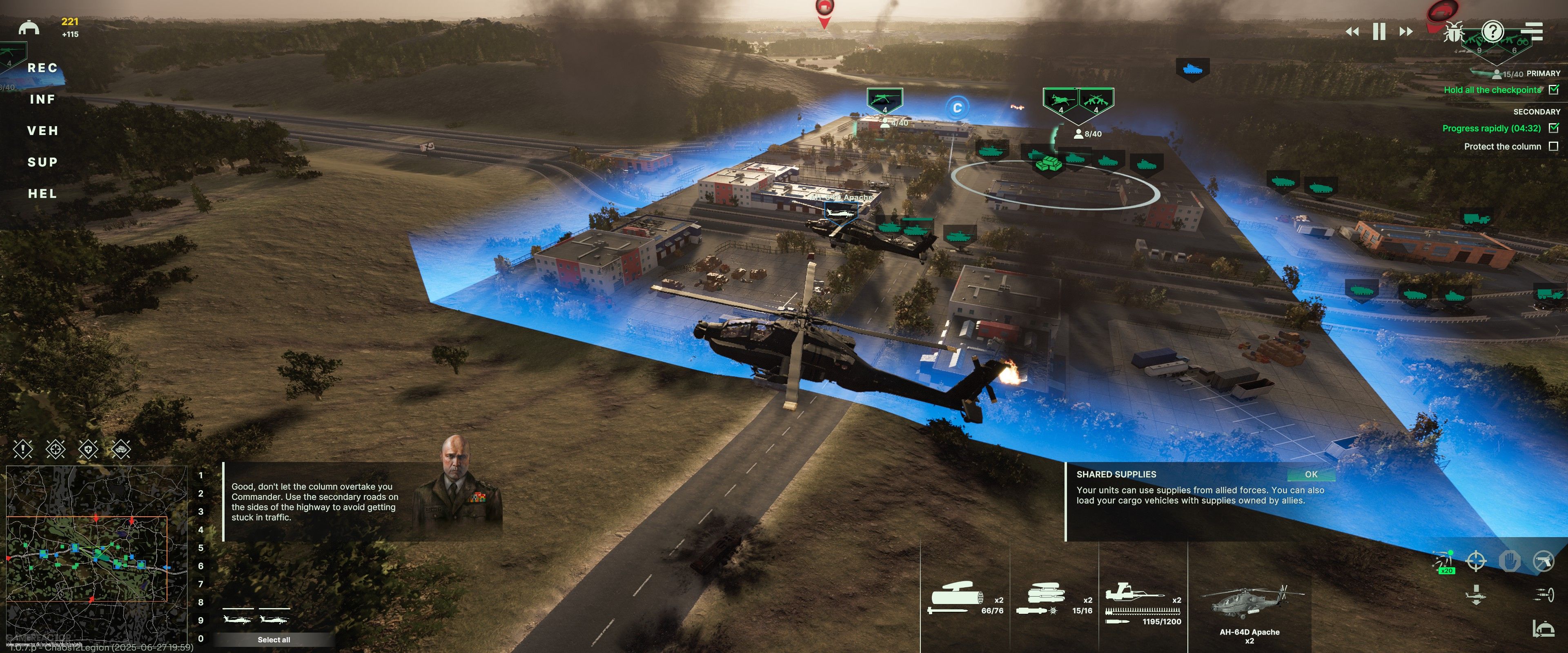Click the Select all units button

click(274, 640)
